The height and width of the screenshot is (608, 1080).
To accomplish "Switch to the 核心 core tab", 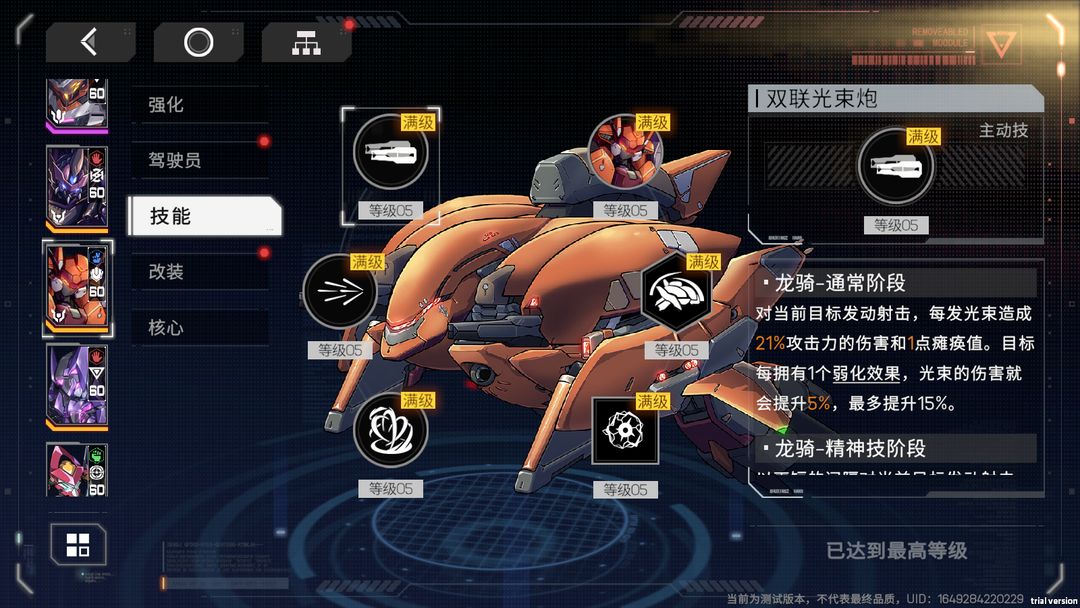I will click(198, 328).
